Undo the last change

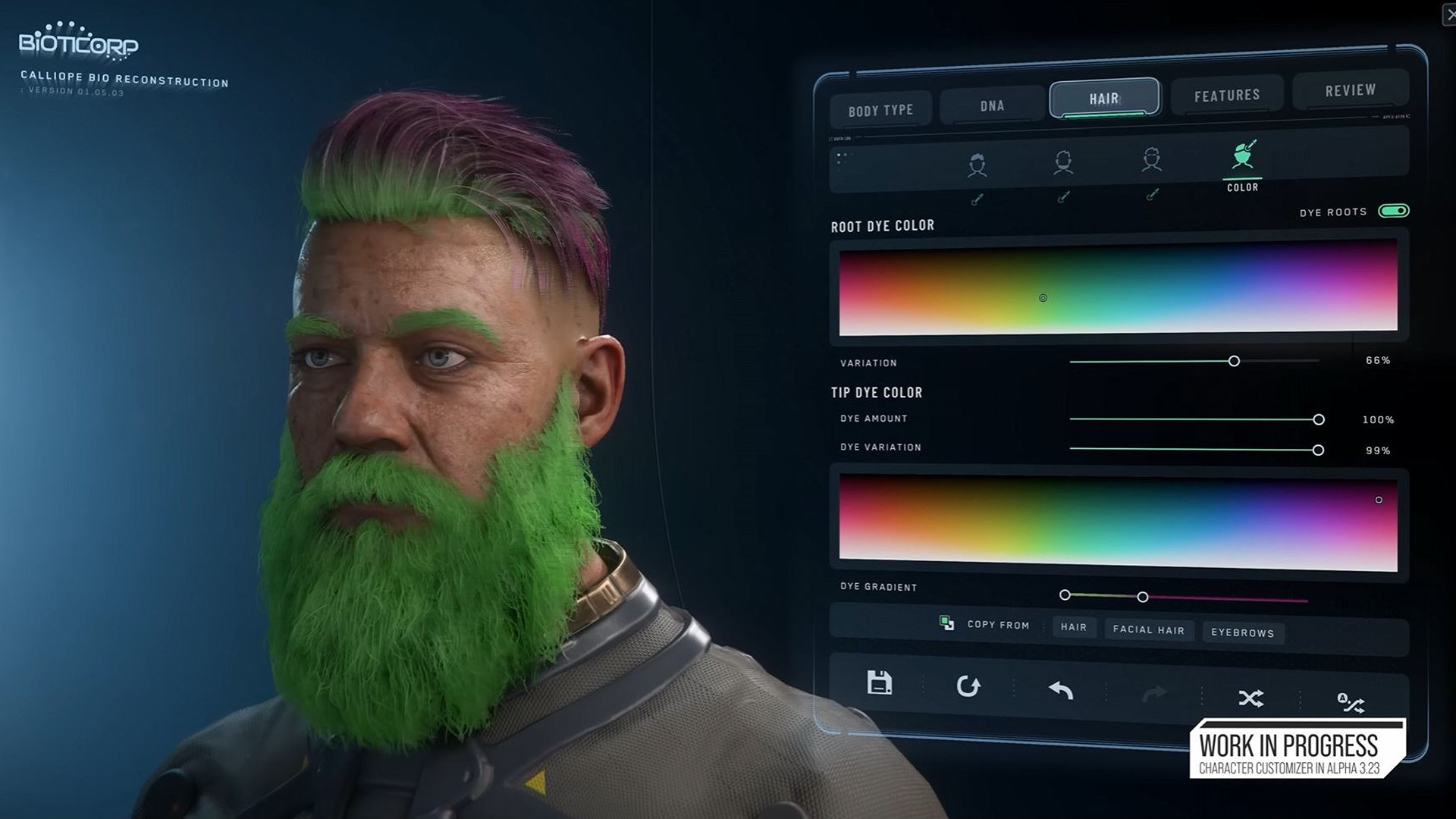[1062, 689]
